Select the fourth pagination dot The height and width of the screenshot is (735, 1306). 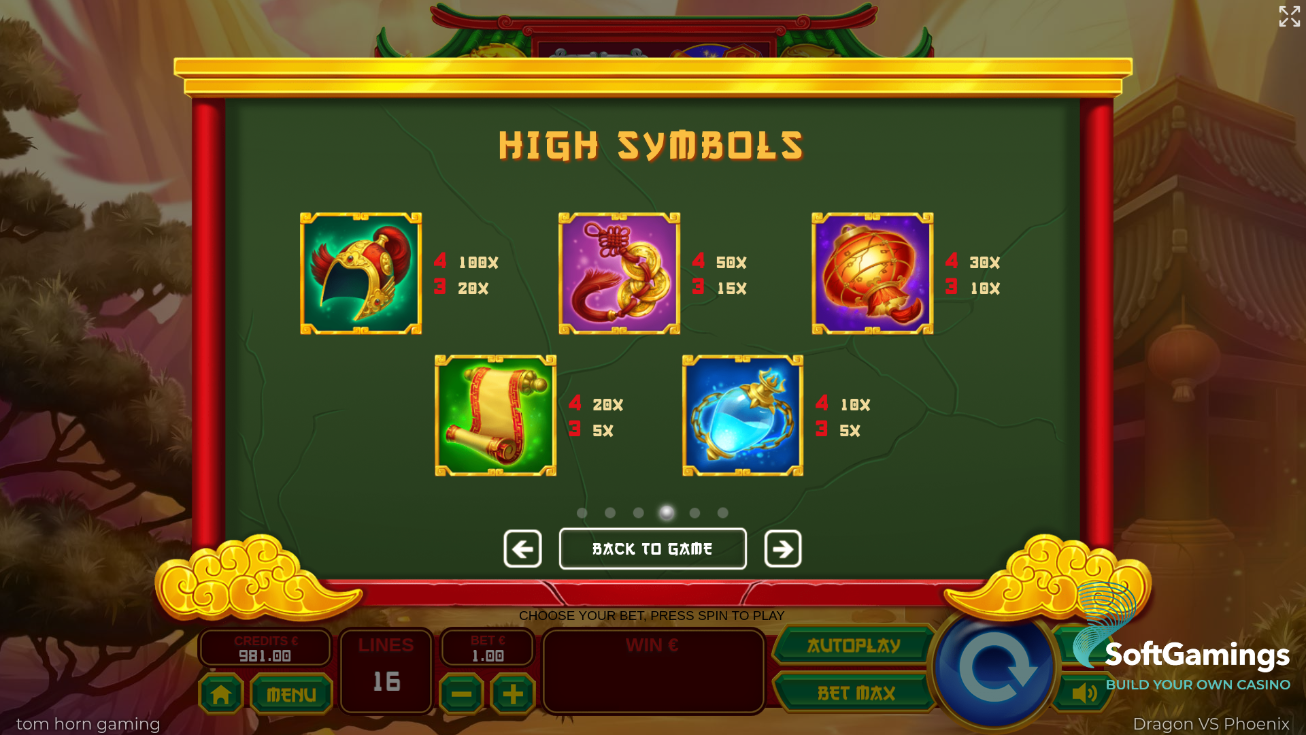point(666,512)
